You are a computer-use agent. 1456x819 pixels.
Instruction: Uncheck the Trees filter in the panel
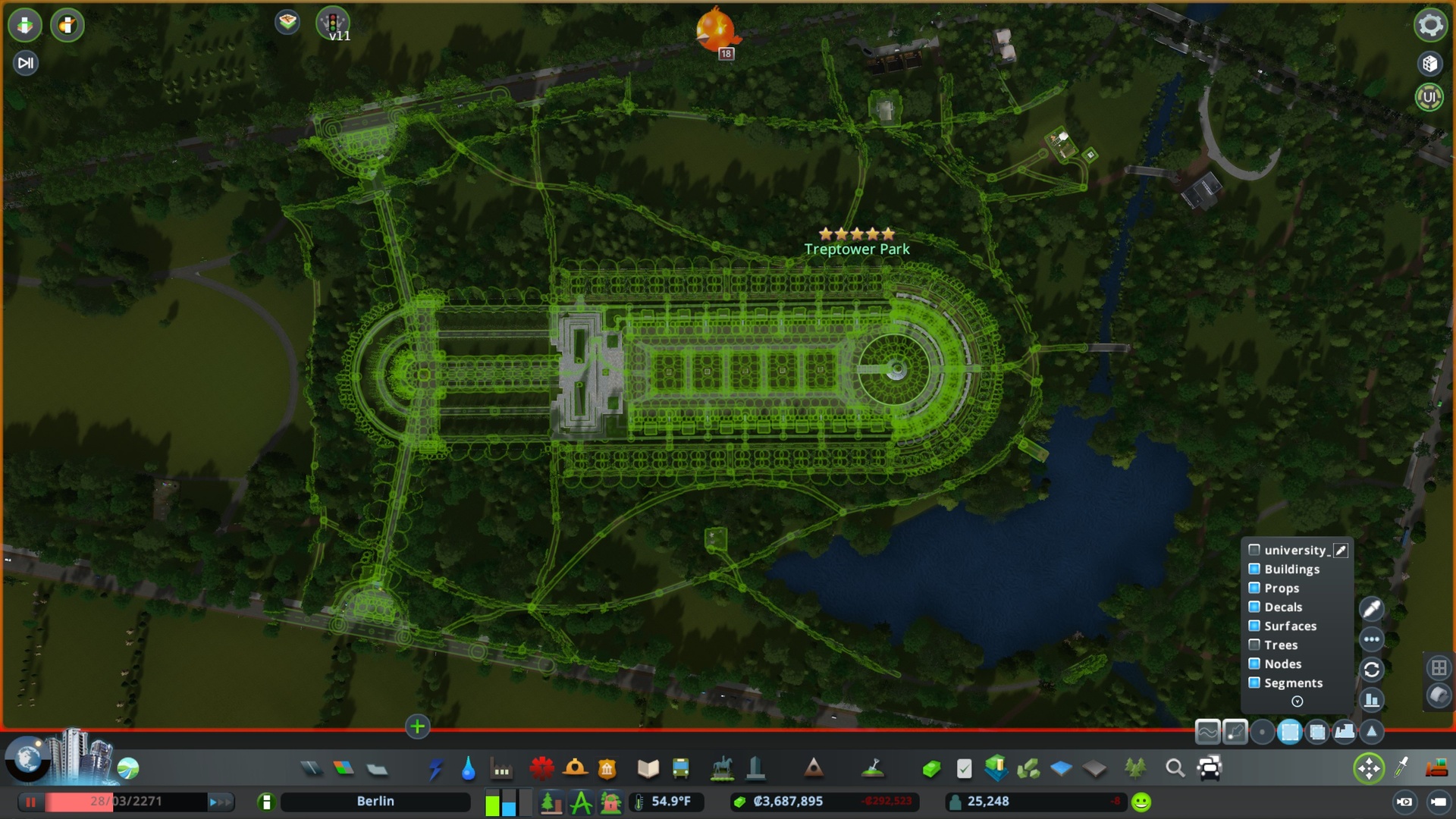coord(1255,645)
